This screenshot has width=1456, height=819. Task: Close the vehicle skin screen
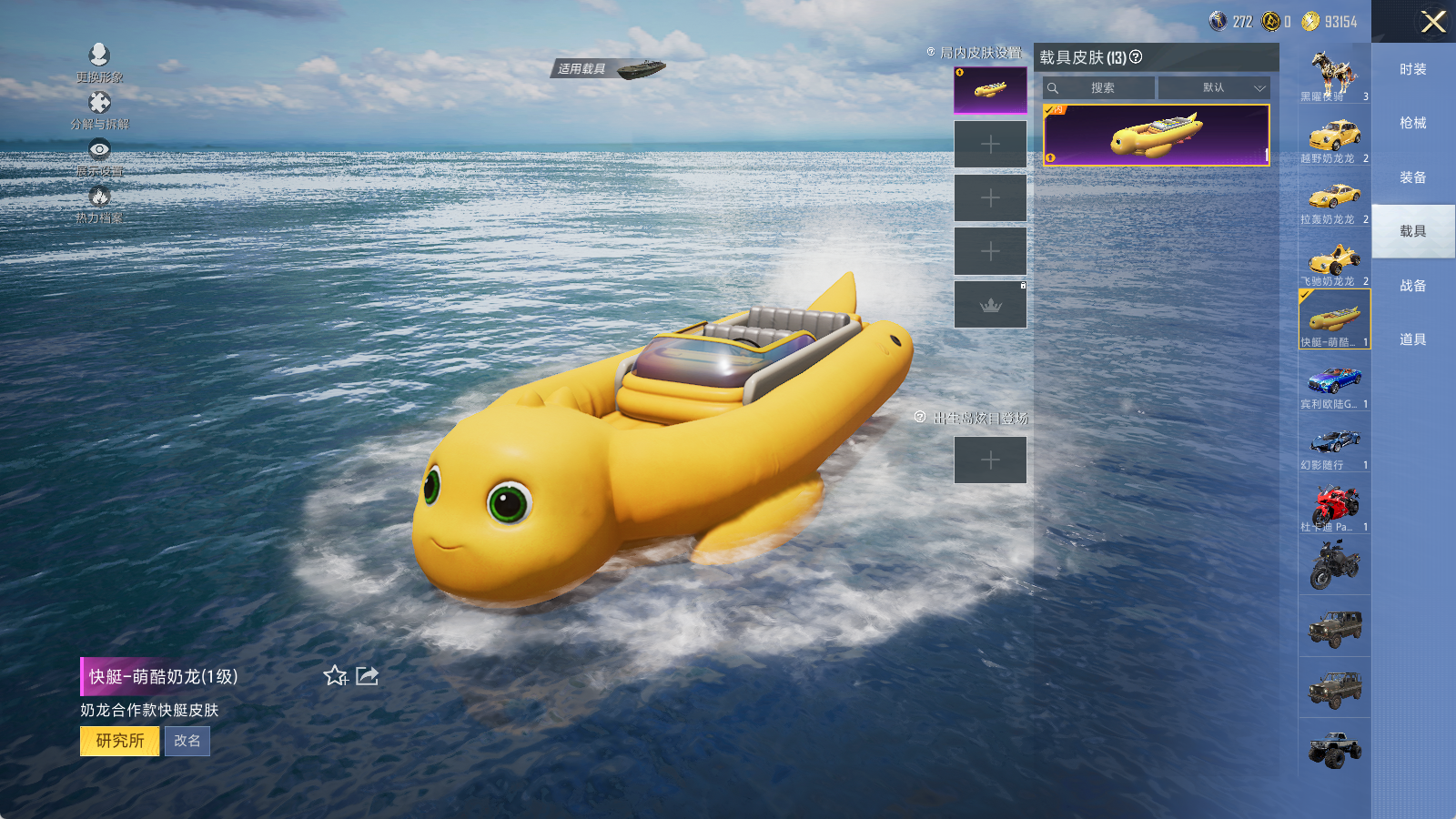[x=1433, y=22]
